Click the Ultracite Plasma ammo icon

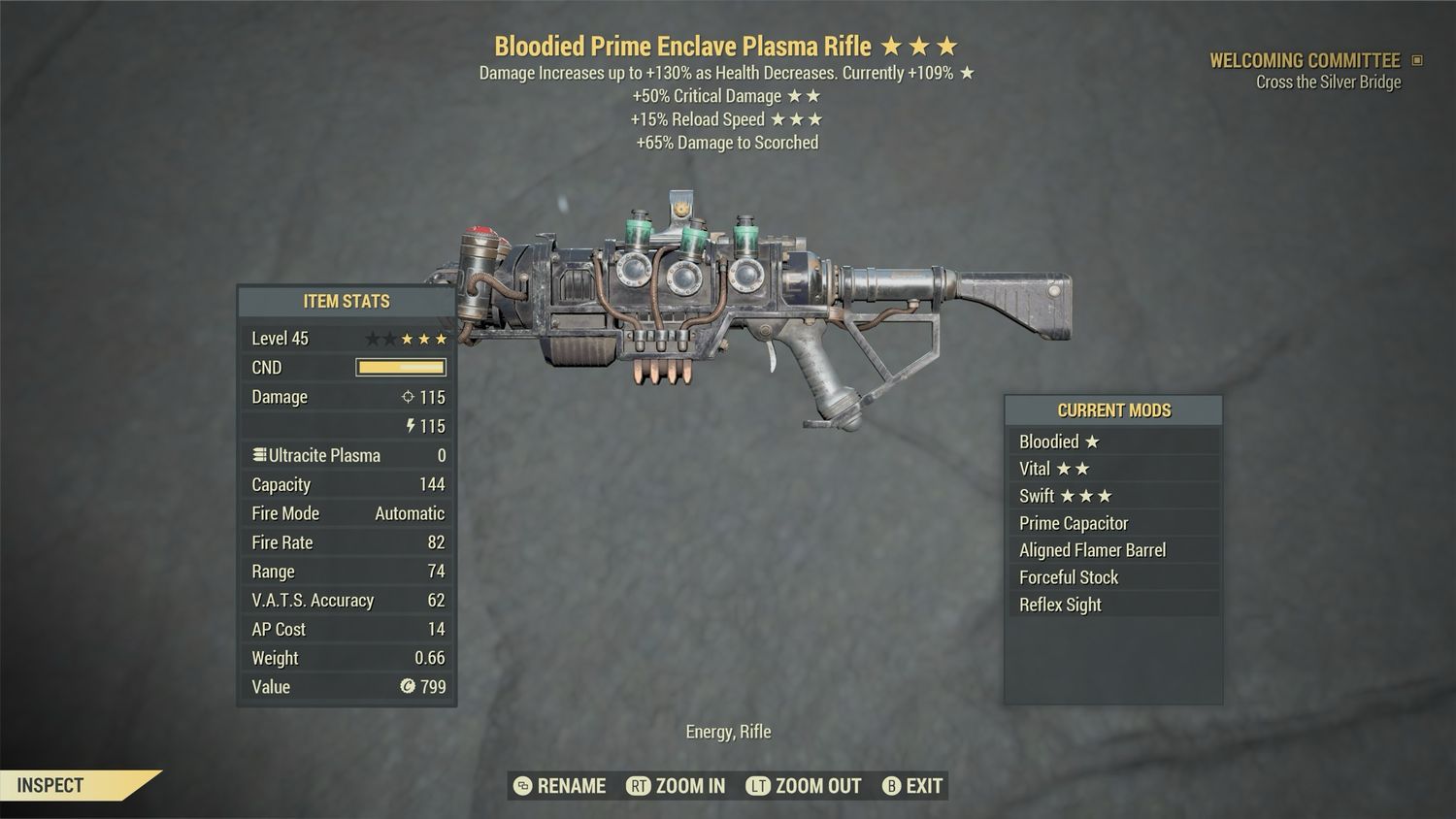pos(258,455)
